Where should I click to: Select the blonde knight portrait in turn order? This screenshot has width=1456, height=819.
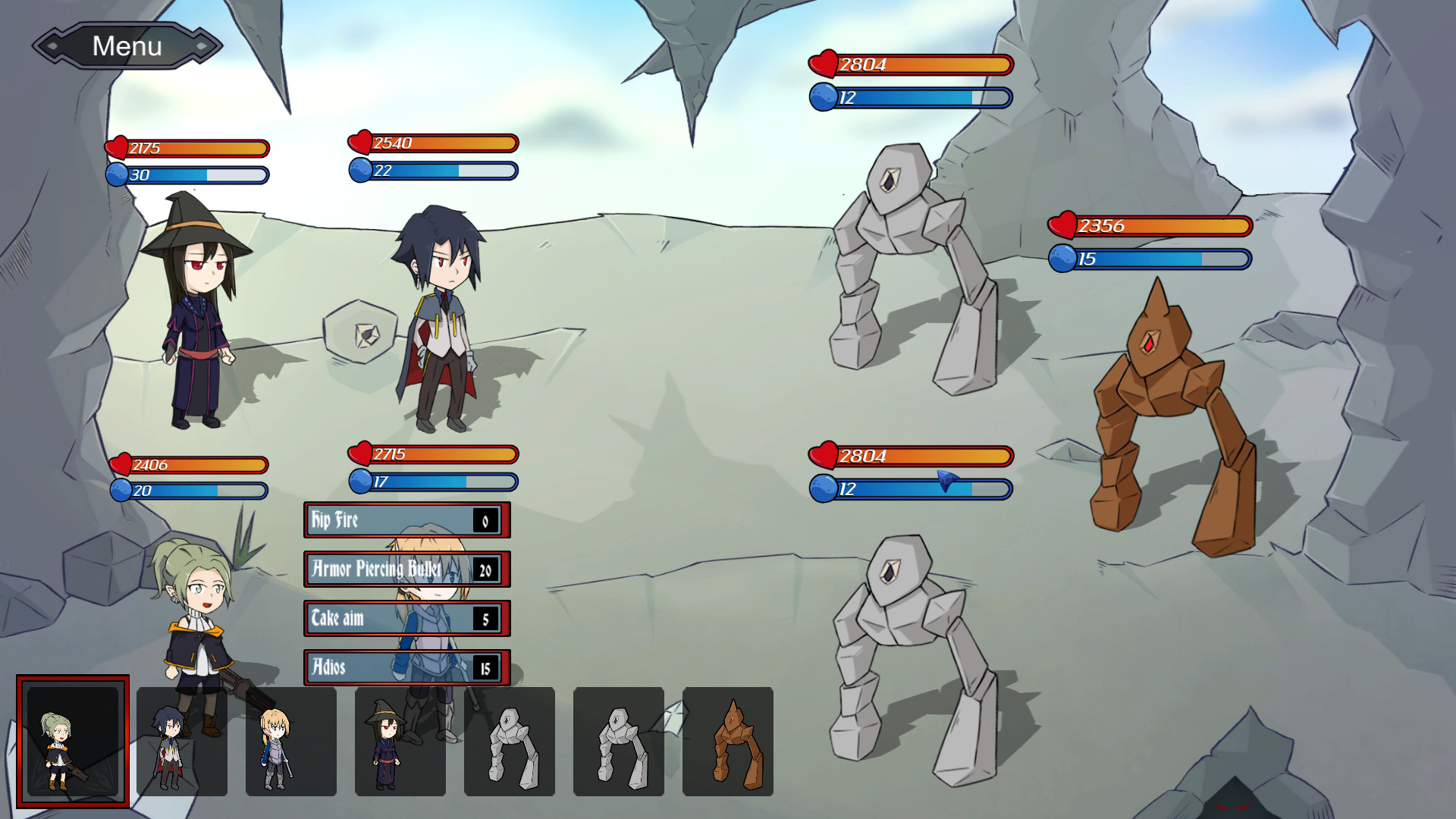(292, 739)
